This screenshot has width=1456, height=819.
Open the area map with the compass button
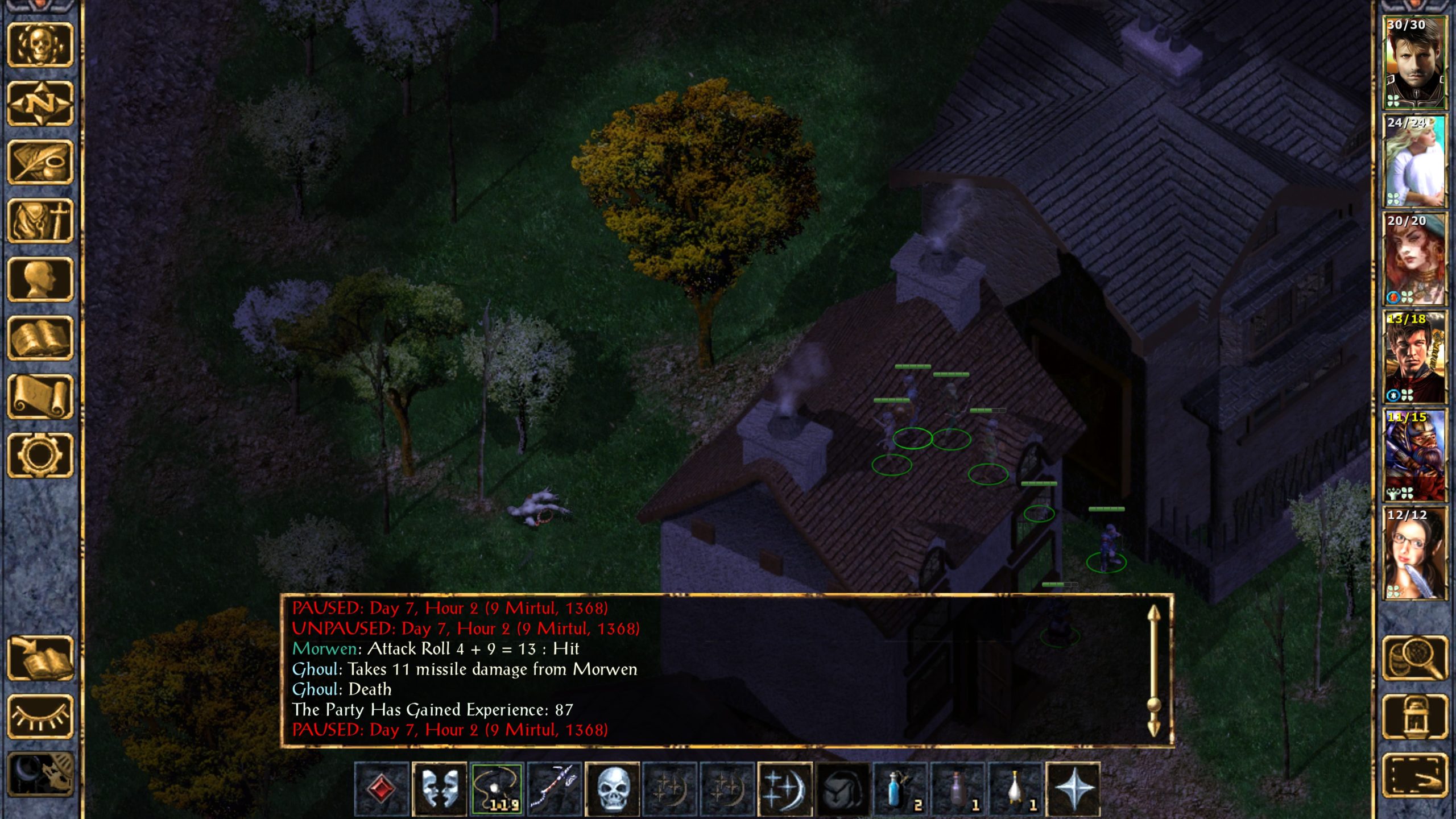pos(40,104)
